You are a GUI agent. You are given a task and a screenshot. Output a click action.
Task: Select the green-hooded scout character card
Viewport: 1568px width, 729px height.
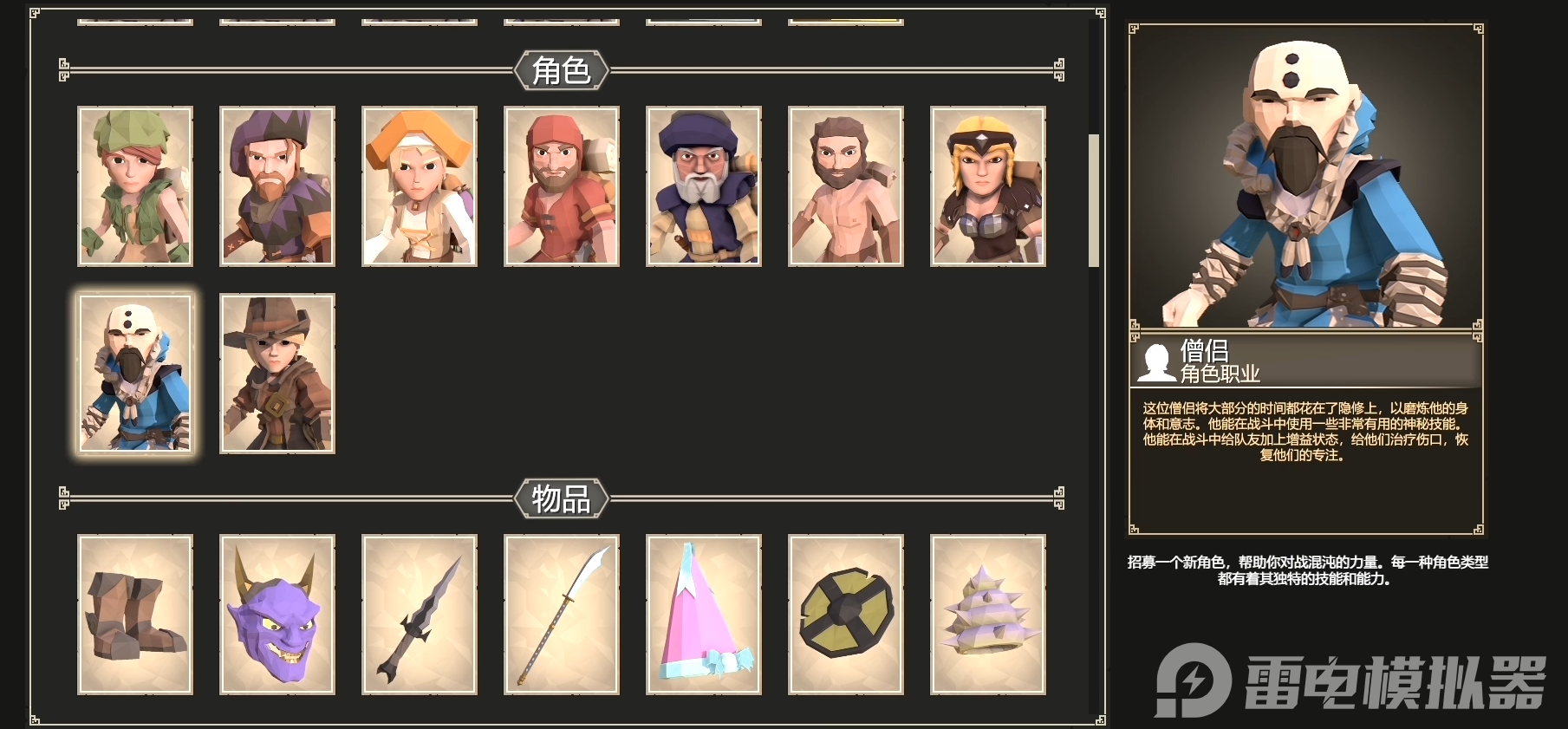135,186
